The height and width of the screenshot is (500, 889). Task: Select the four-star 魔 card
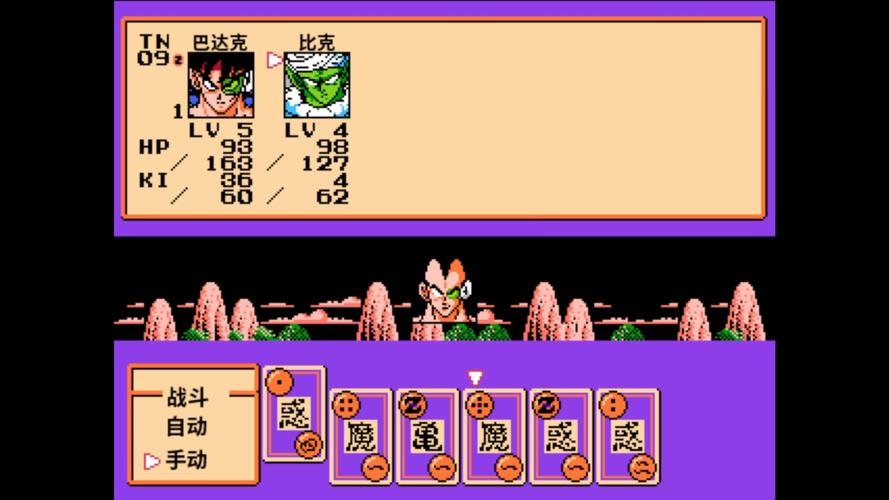[360, 435]
